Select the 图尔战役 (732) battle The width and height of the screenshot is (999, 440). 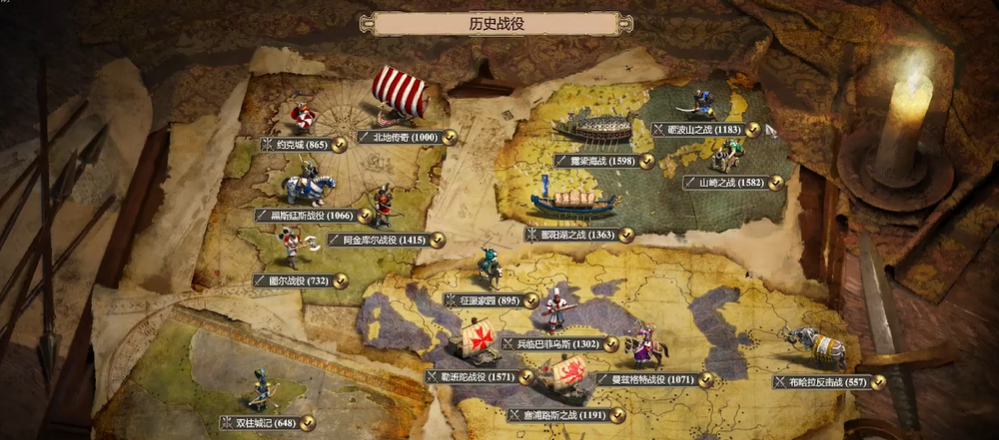[x=298, y=281]
